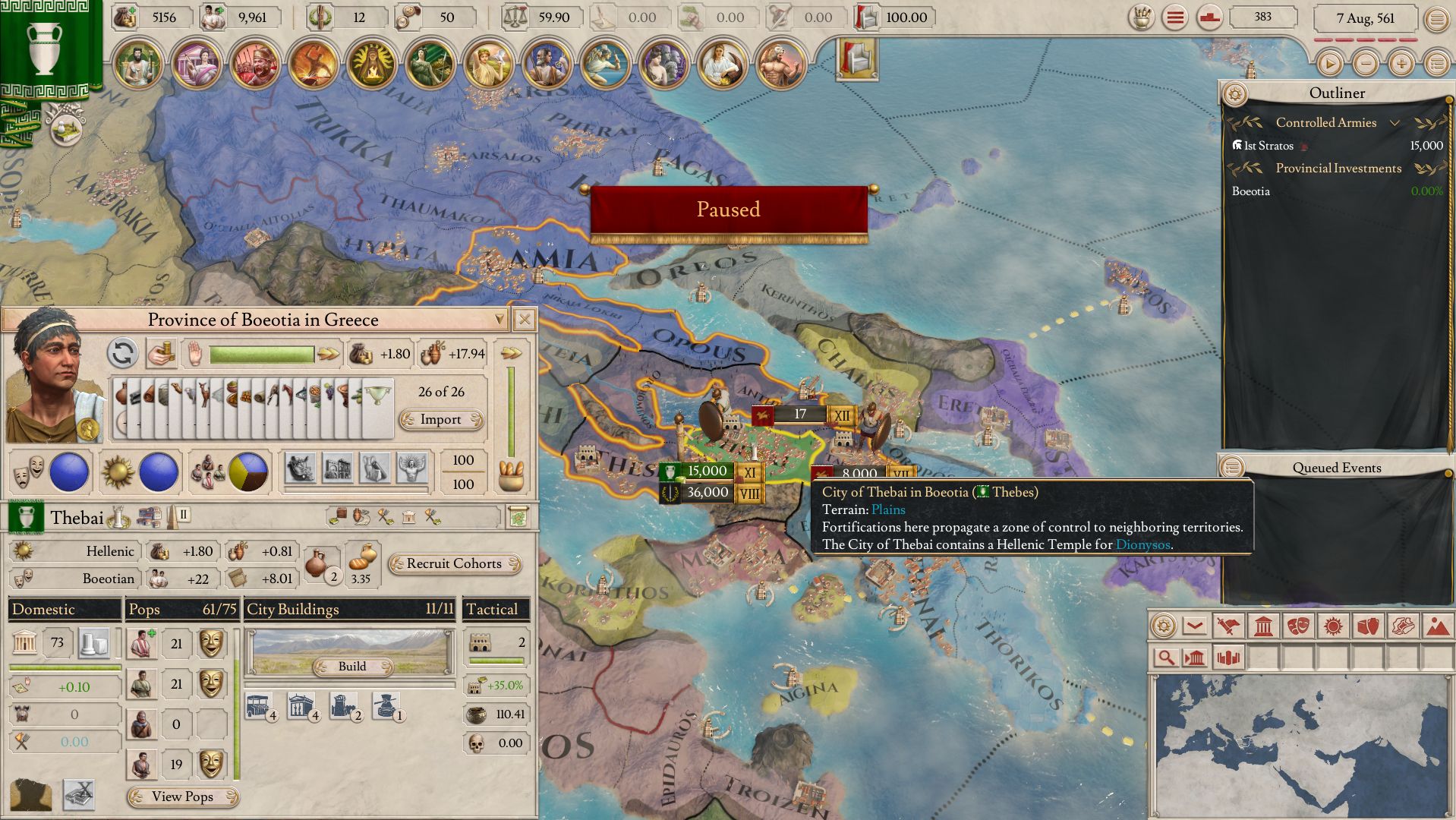Click the View Pops button
This screenshot has width=1456, height=820.
[181, 797]
